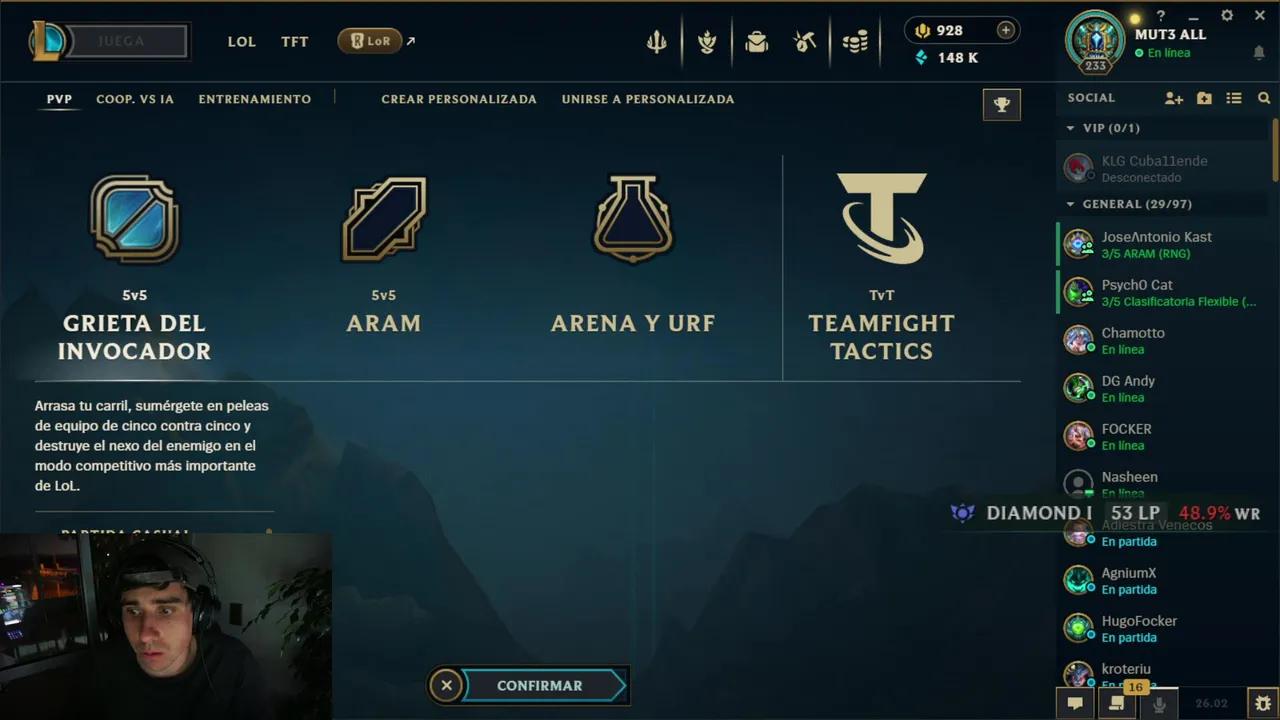Select the COOP. VS IA tab
Viewport: 1280px width, 720px height.
point(135,99)
